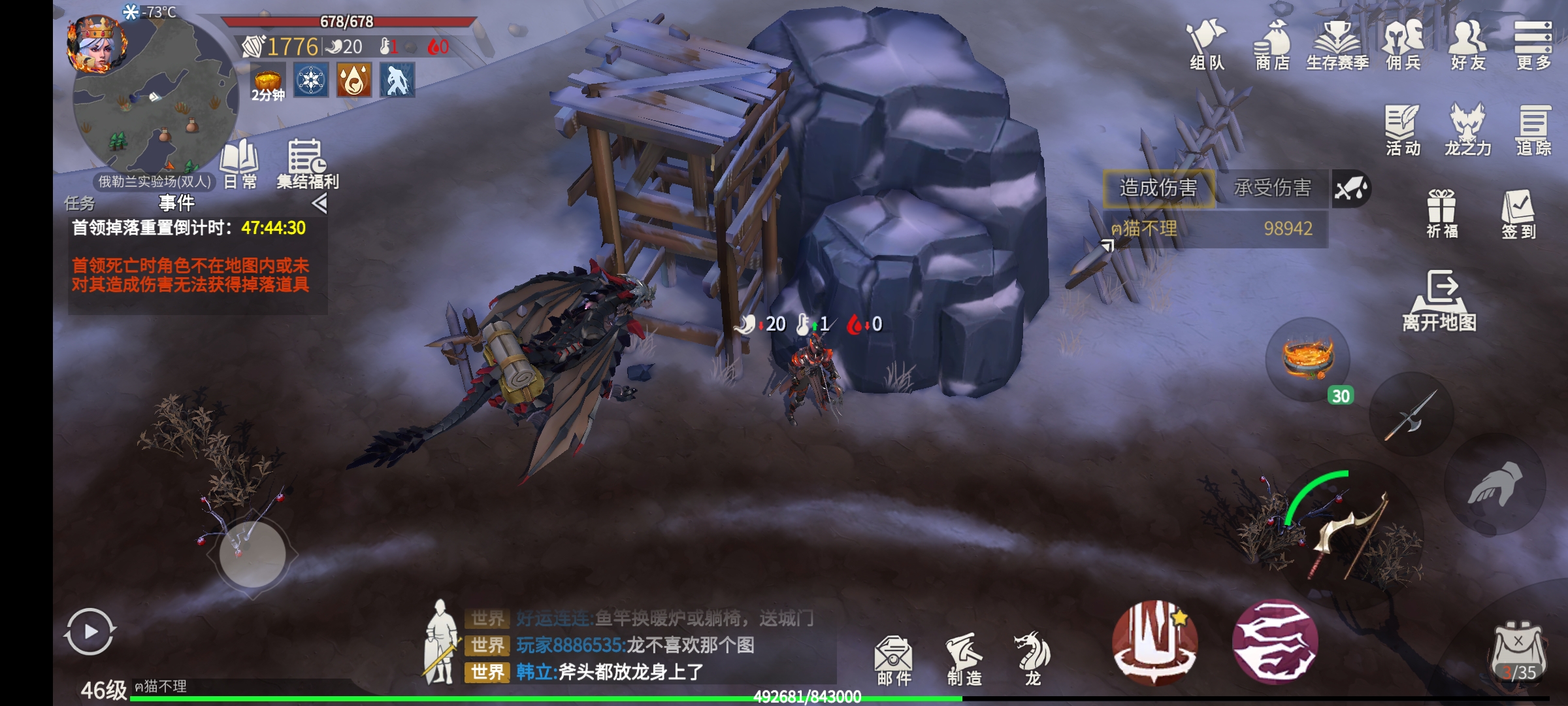Open the 龙之力 dragon power menu
1568x706 pixels.
[x=1467, y=129]
